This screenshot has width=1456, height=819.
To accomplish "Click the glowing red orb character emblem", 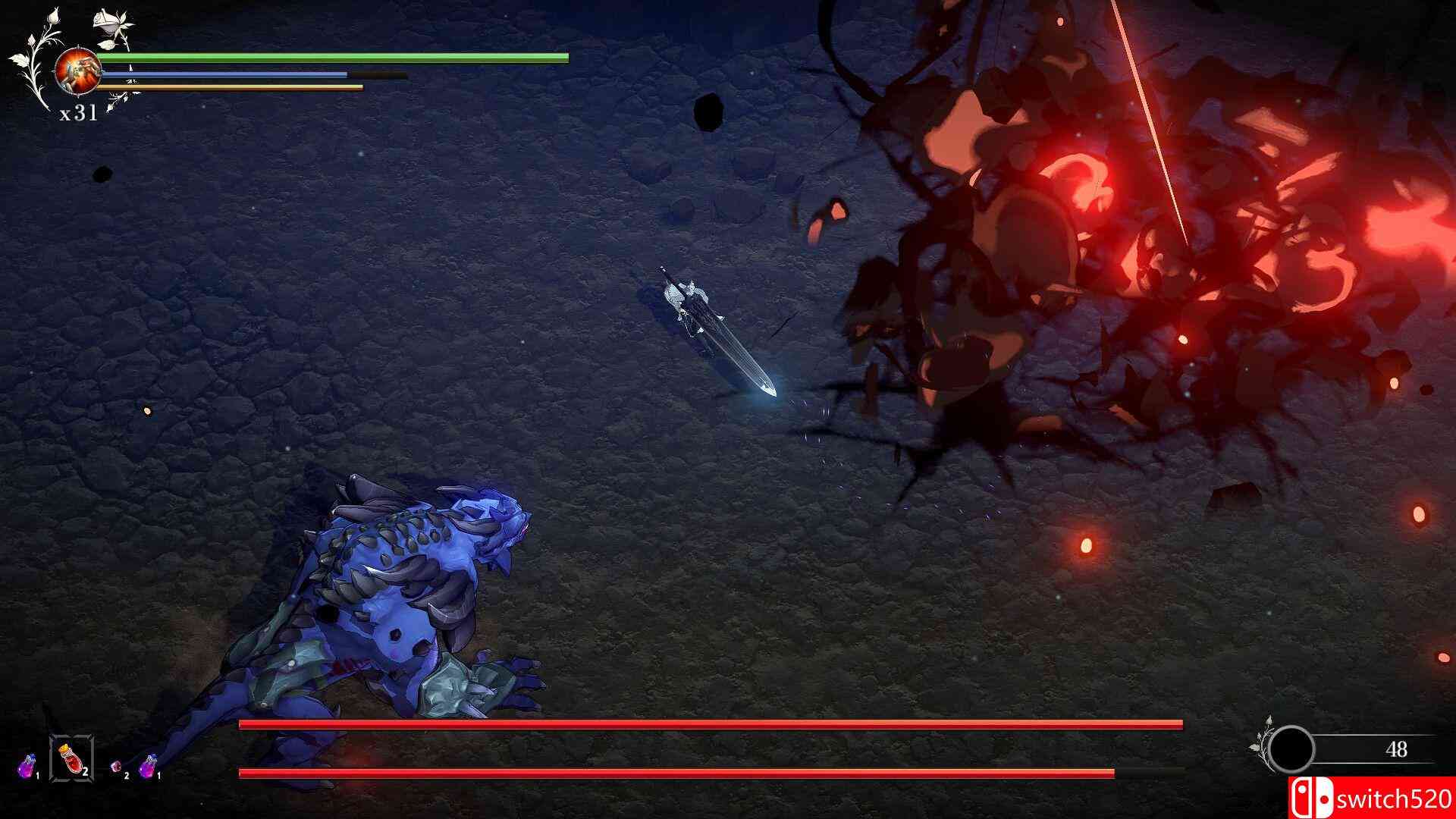I will 77,69.
